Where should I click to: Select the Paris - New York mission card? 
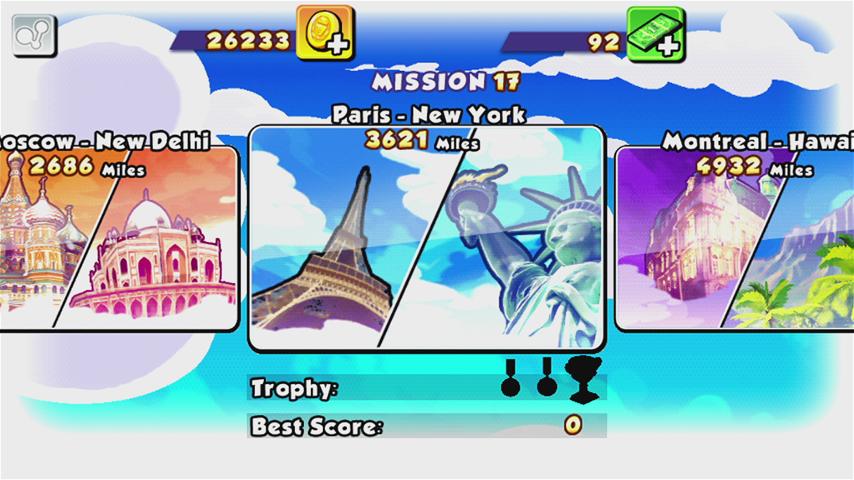426,238
